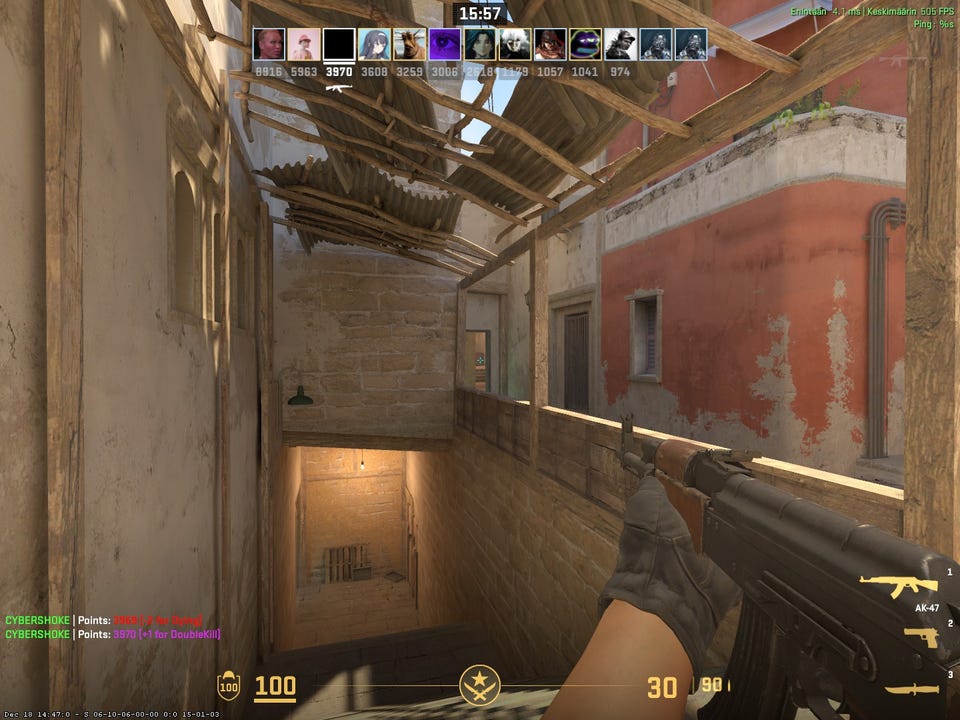Viewport: 960px width, 720px height.
Task: Choose the knife weapon icon
Action: (x=912, y=689)
